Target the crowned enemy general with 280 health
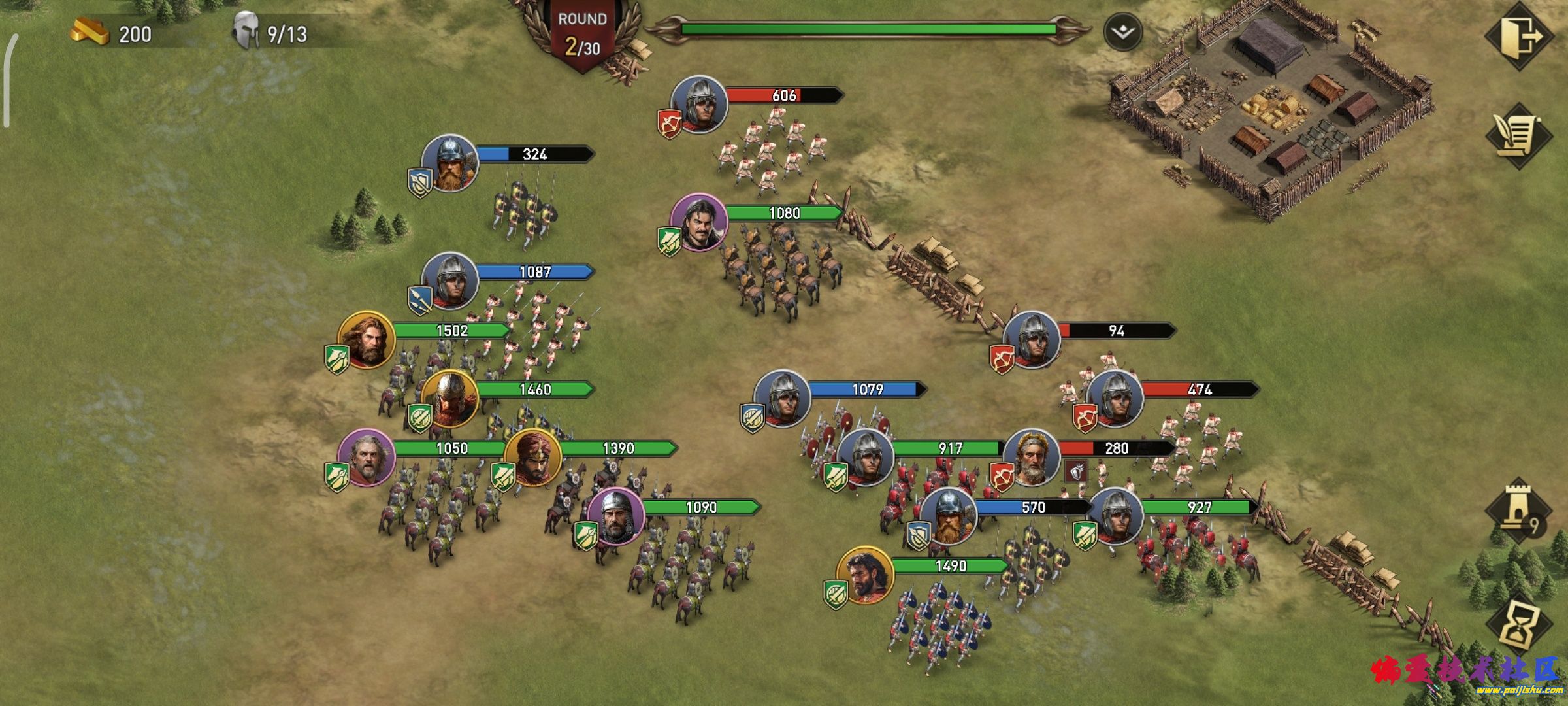The height and width of the screenshot is (706, 1568). coord(1032,458)
